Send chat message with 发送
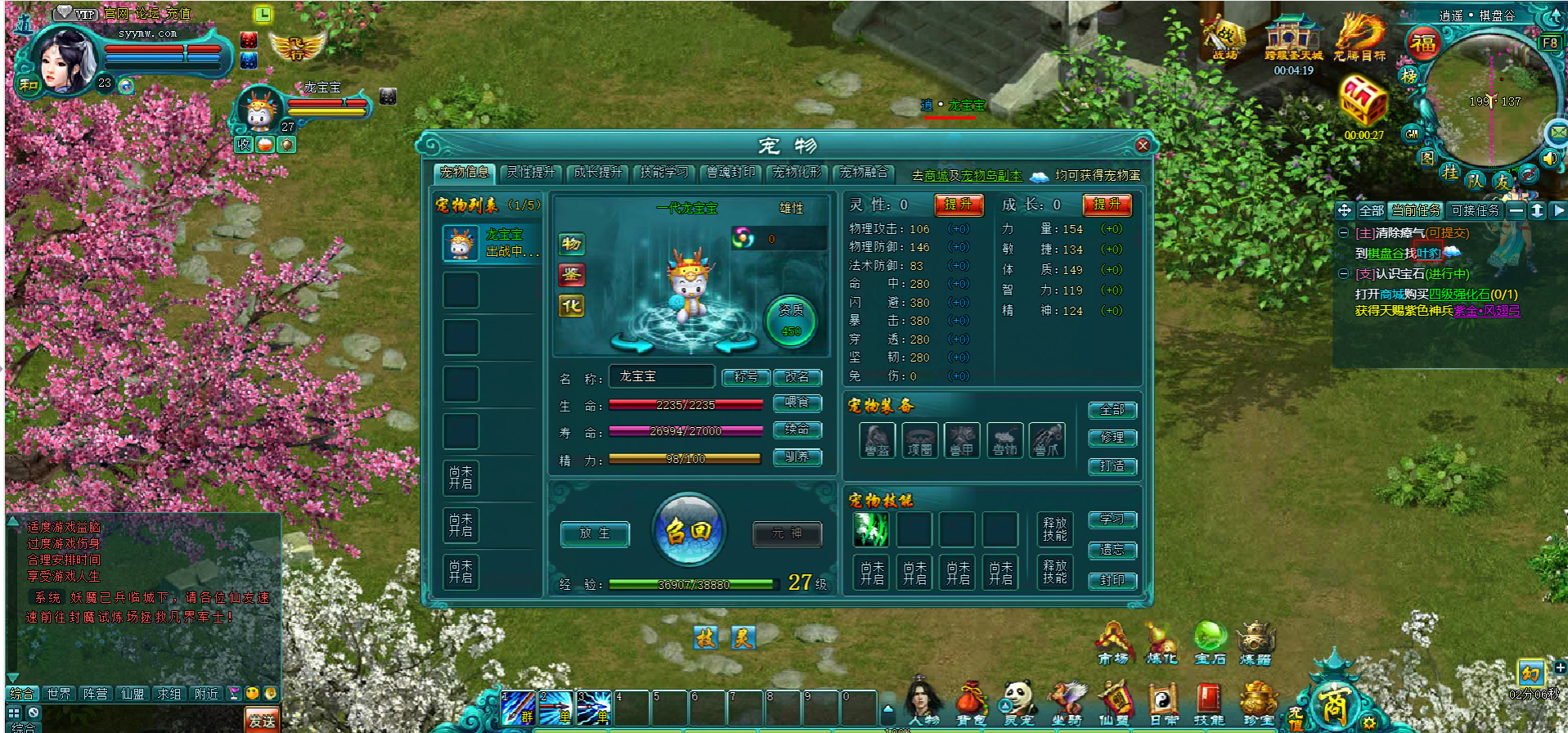Screen dimensions: 1568x733 (262, 720)
